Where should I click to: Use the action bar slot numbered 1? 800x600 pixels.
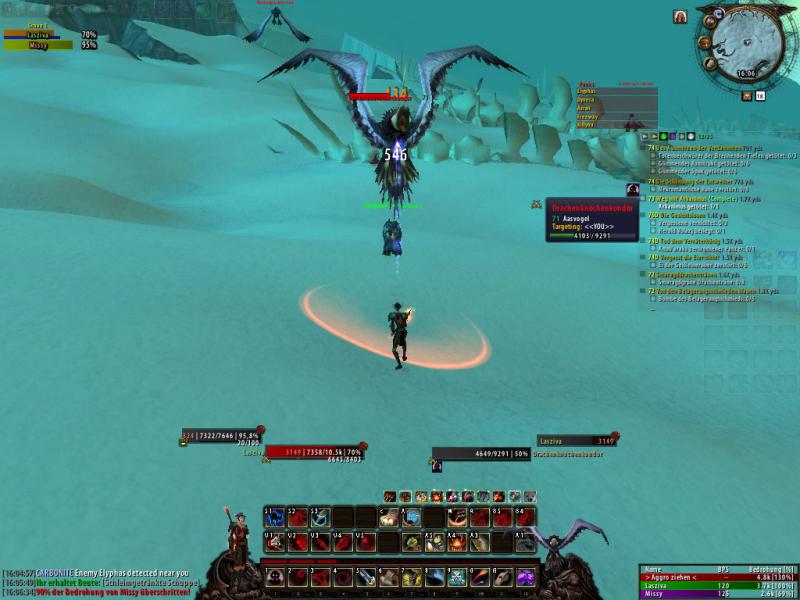point(274,577)
